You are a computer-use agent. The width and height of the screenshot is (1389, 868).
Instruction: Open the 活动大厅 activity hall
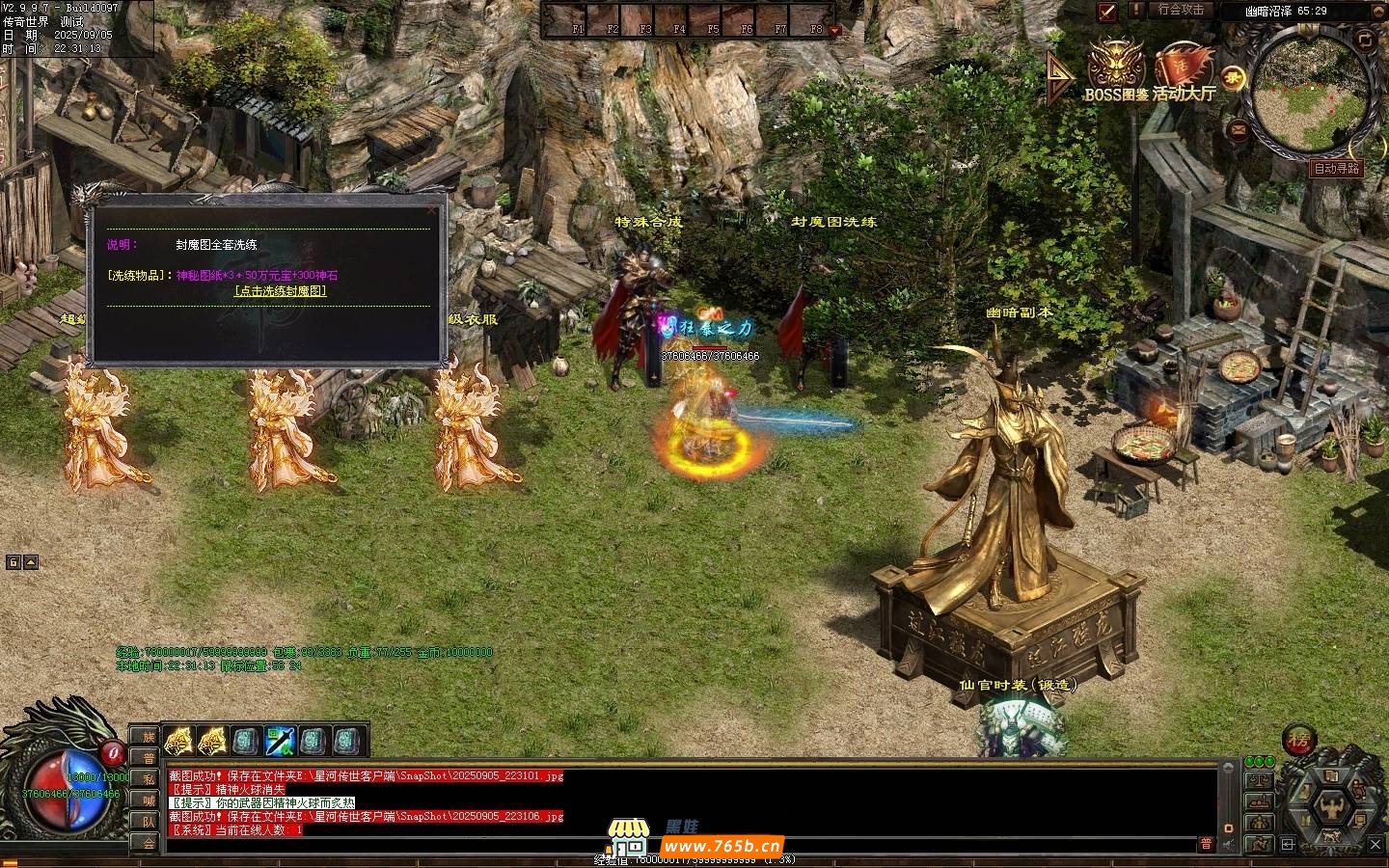1184,69
